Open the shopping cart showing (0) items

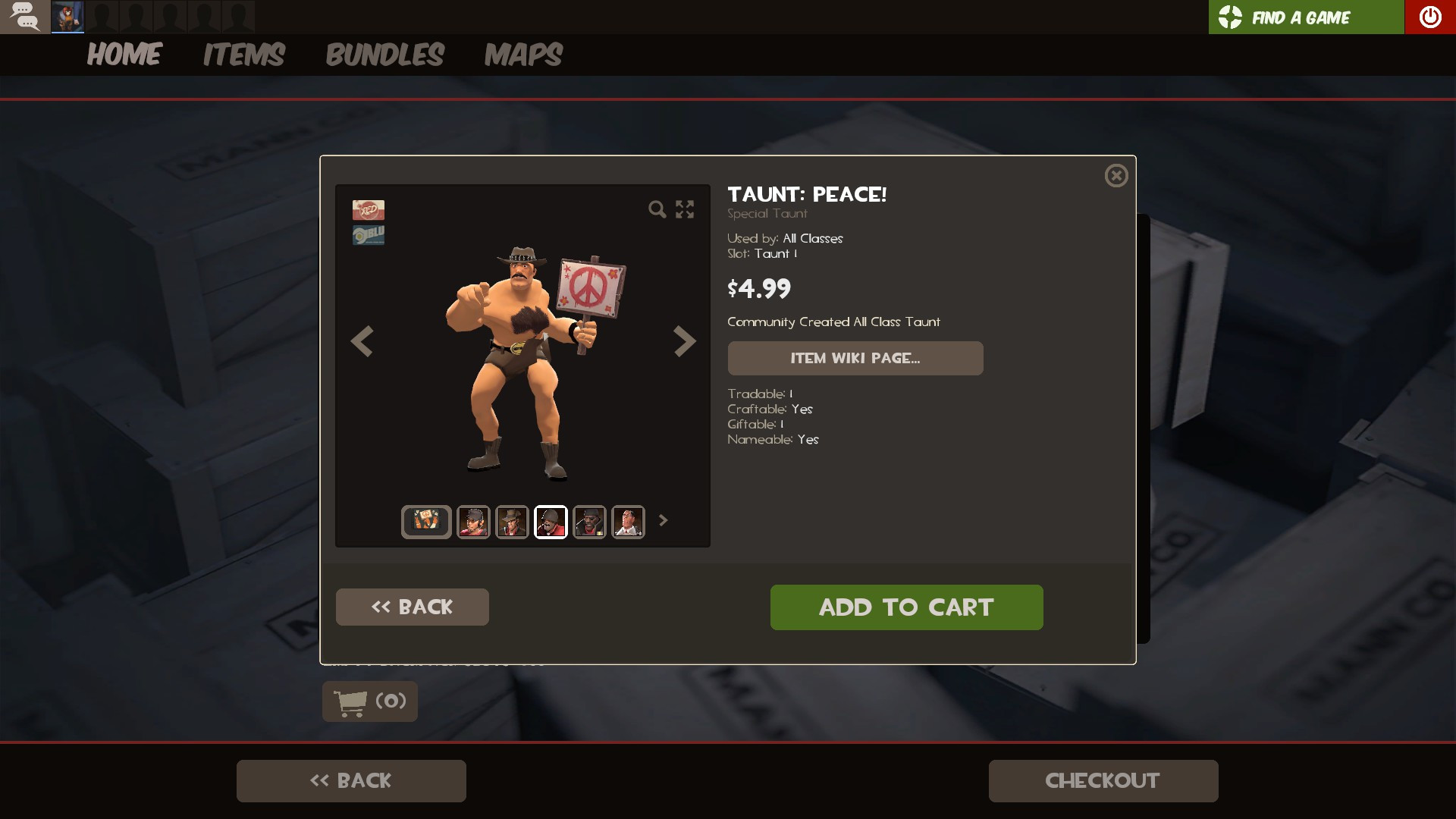click(x=369, y=701)
